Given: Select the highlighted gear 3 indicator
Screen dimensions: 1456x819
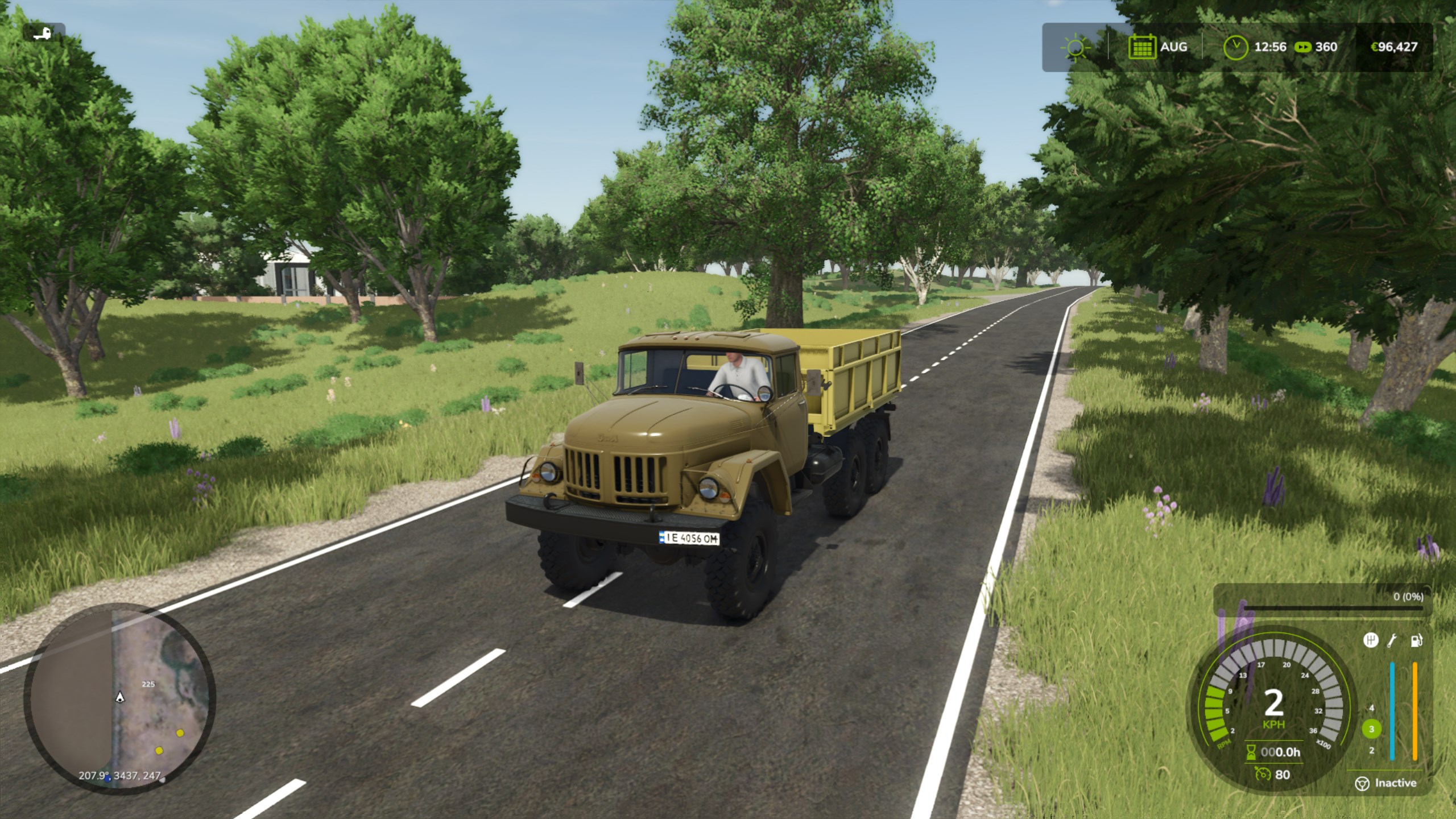Looking at the screenshot, I should tap(1371, 729).
